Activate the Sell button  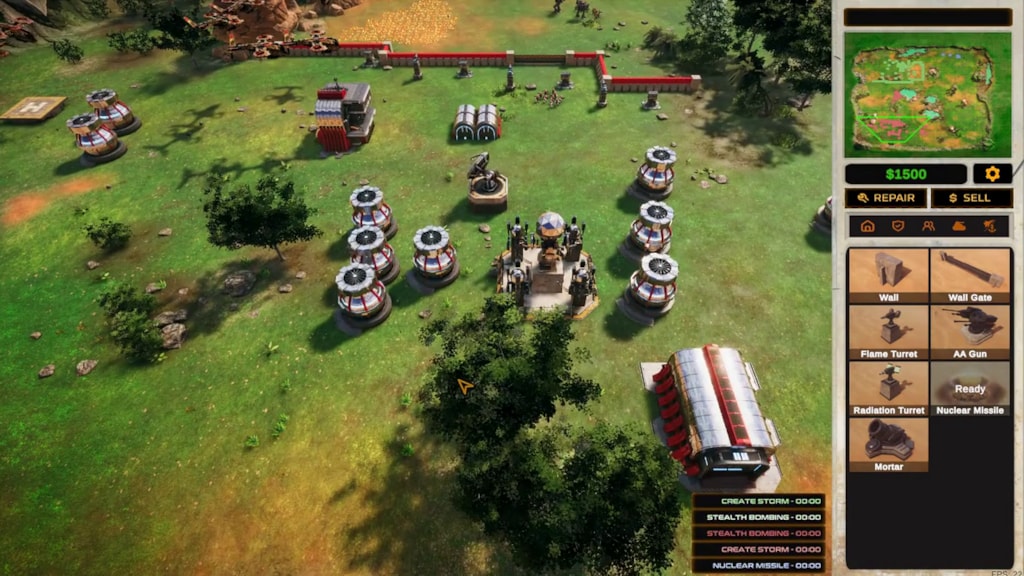(971, 198)
